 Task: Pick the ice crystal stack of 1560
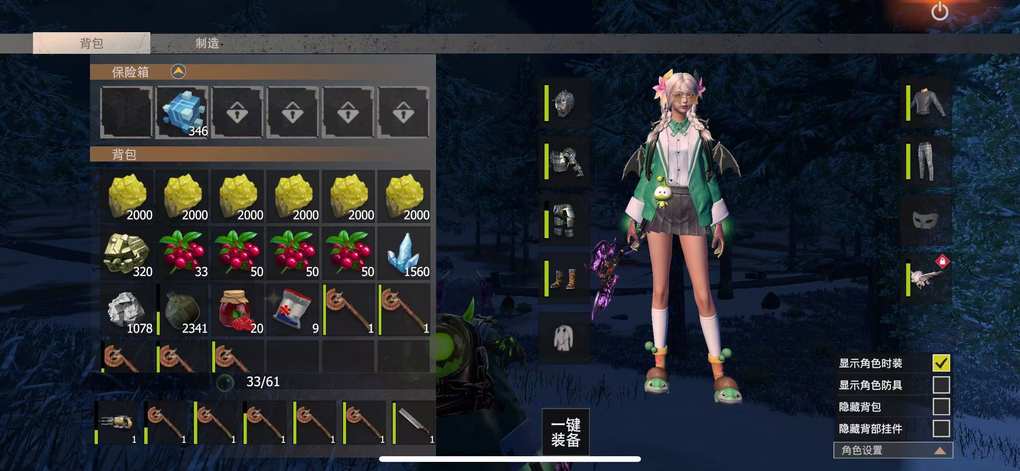pyautogui.click(x=404, y=251)
